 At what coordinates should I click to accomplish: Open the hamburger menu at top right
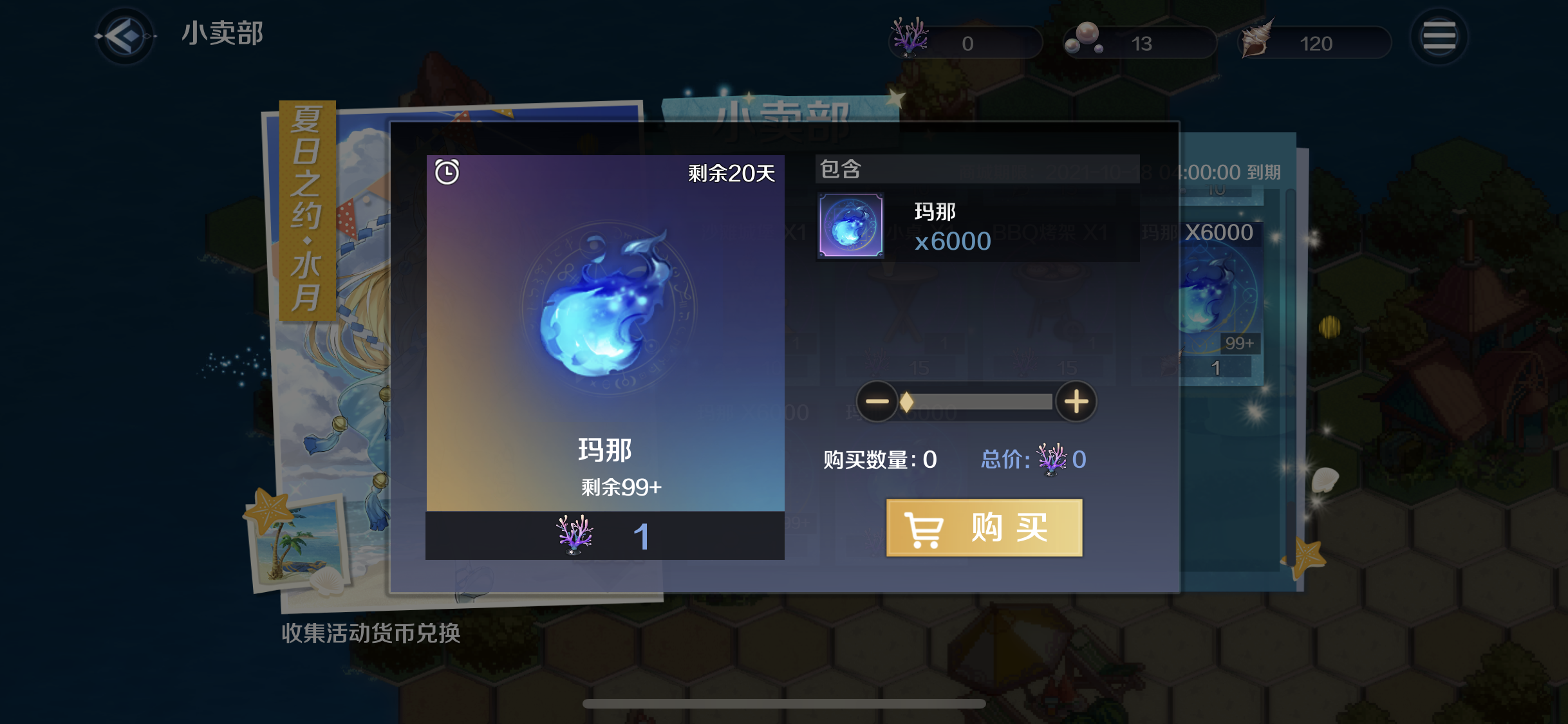1441,35
